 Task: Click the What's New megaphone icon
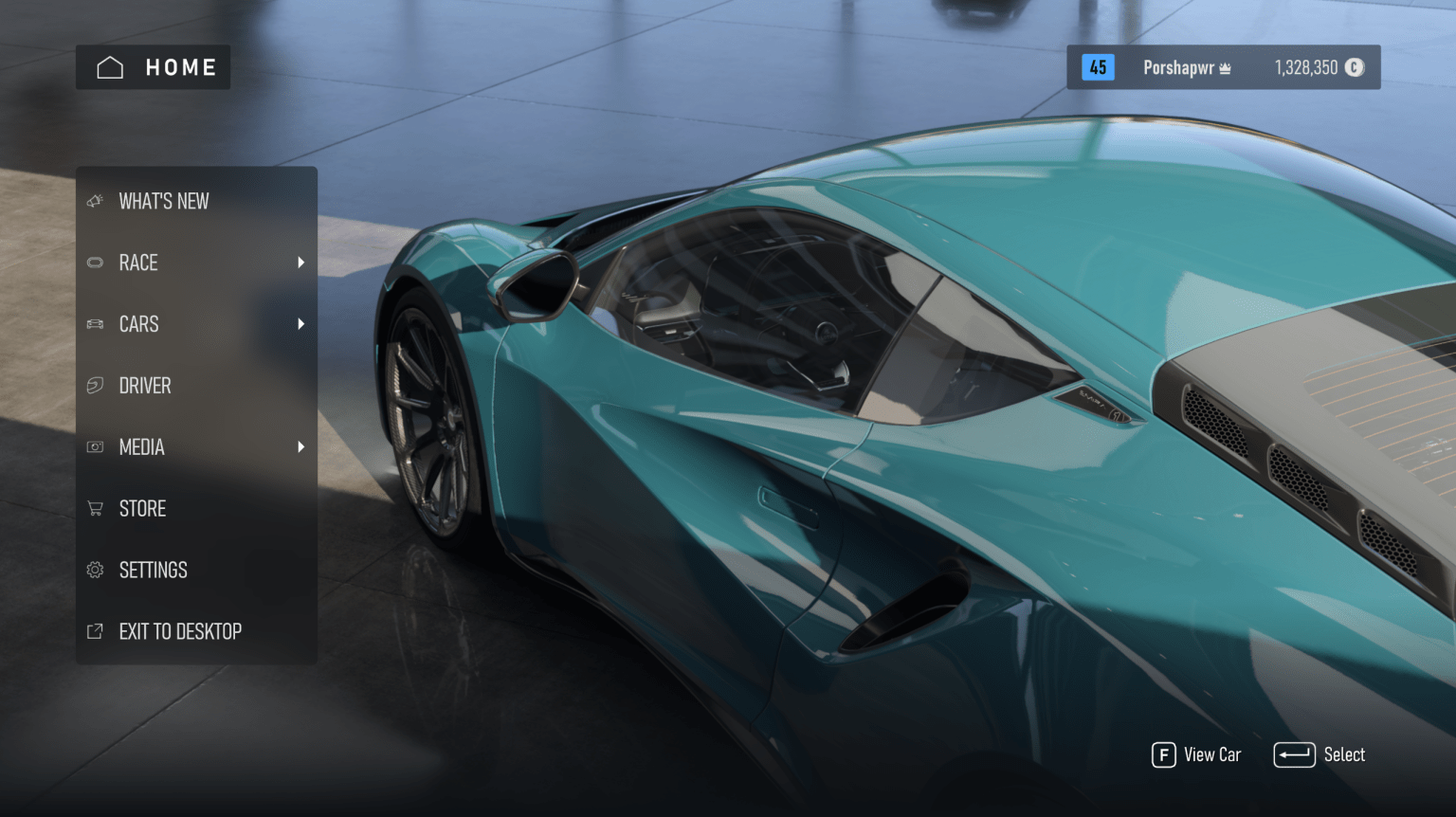[x=95, y=200]
